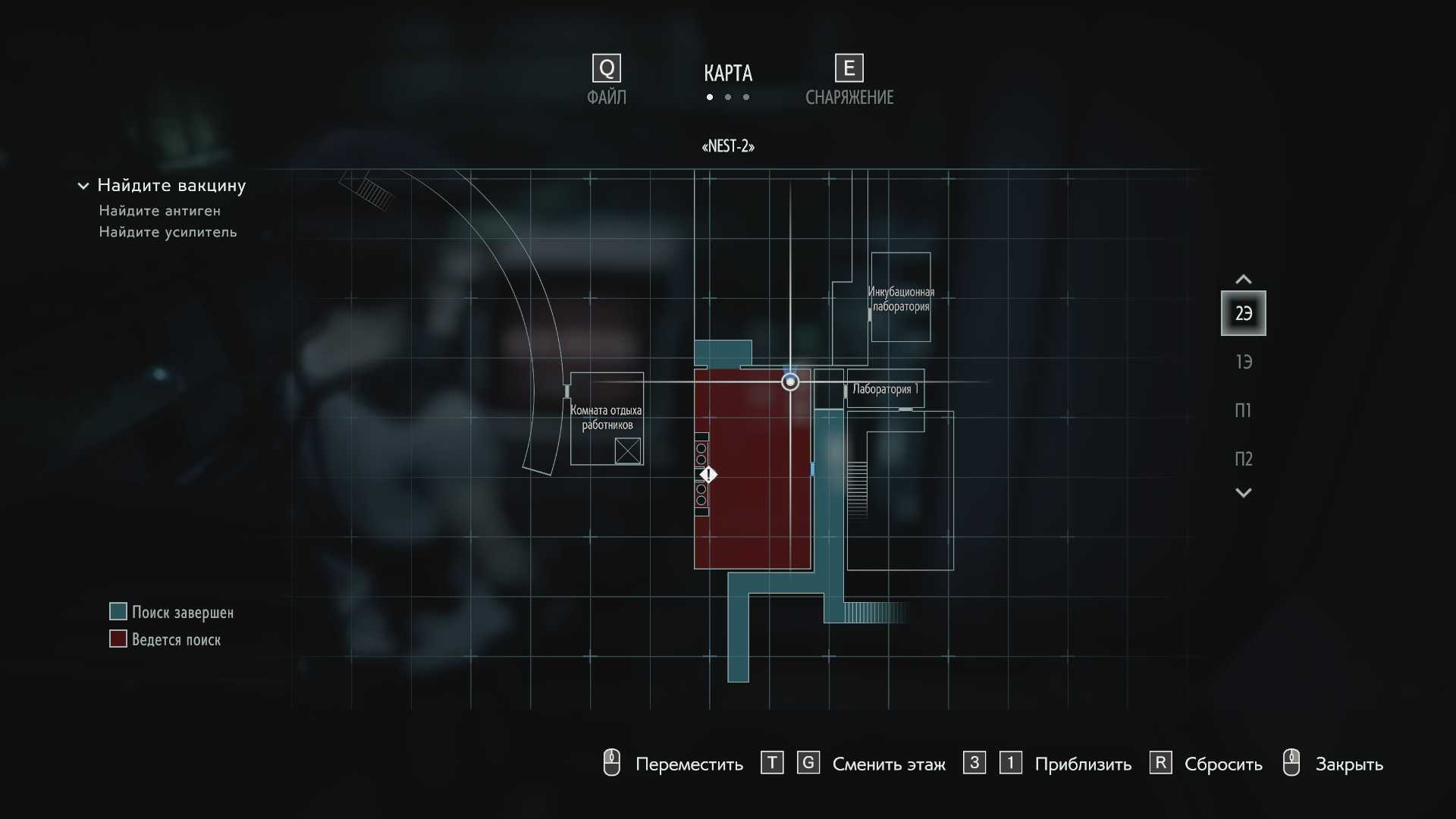Viewport: 1456px width, 819px height.
Task: Show floor П1 on the map
Action: 1243,410
